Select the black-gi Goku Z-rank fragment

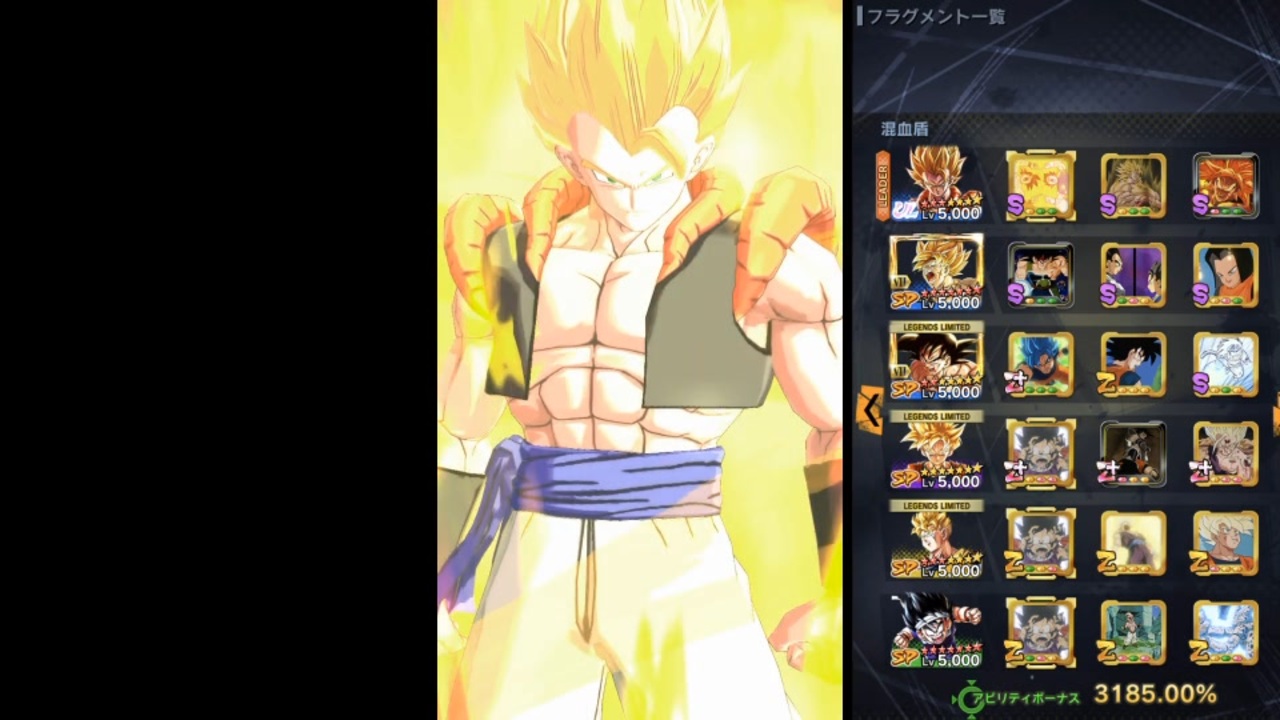[x=1133, y=364]
